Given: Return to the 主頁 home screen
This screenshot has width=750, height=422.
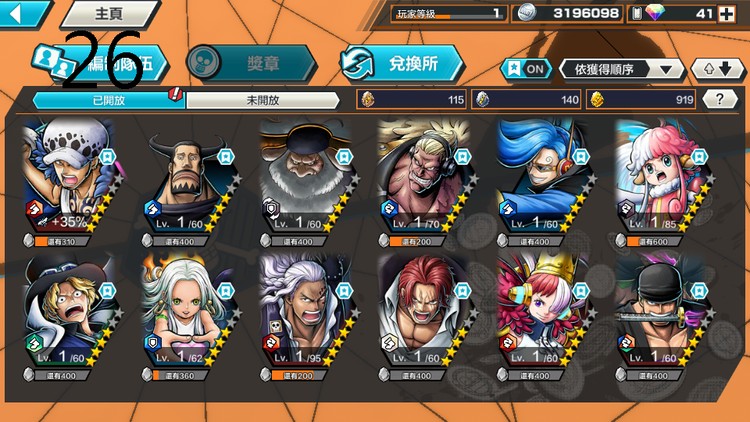Looking at the screenshot, I should coord(108,14).
